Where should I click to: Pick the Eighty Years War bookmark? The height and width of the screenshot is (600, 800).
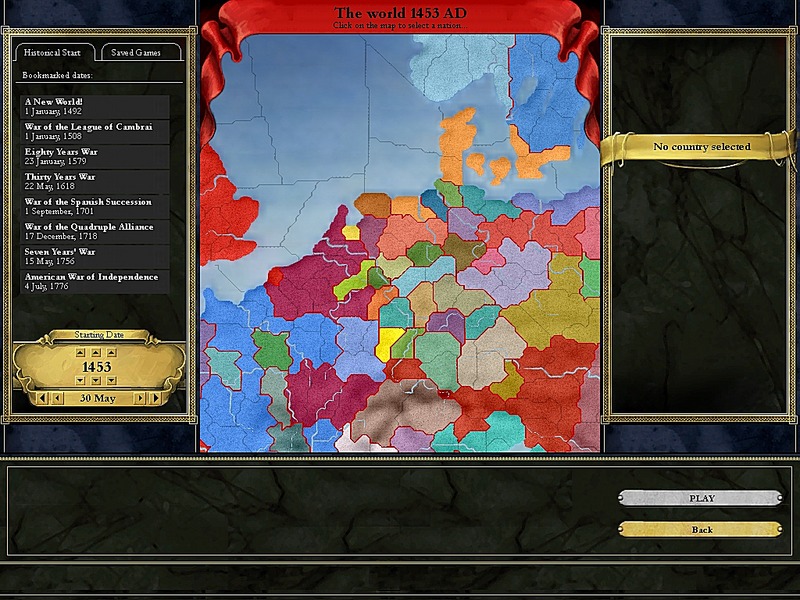[96, 156]
